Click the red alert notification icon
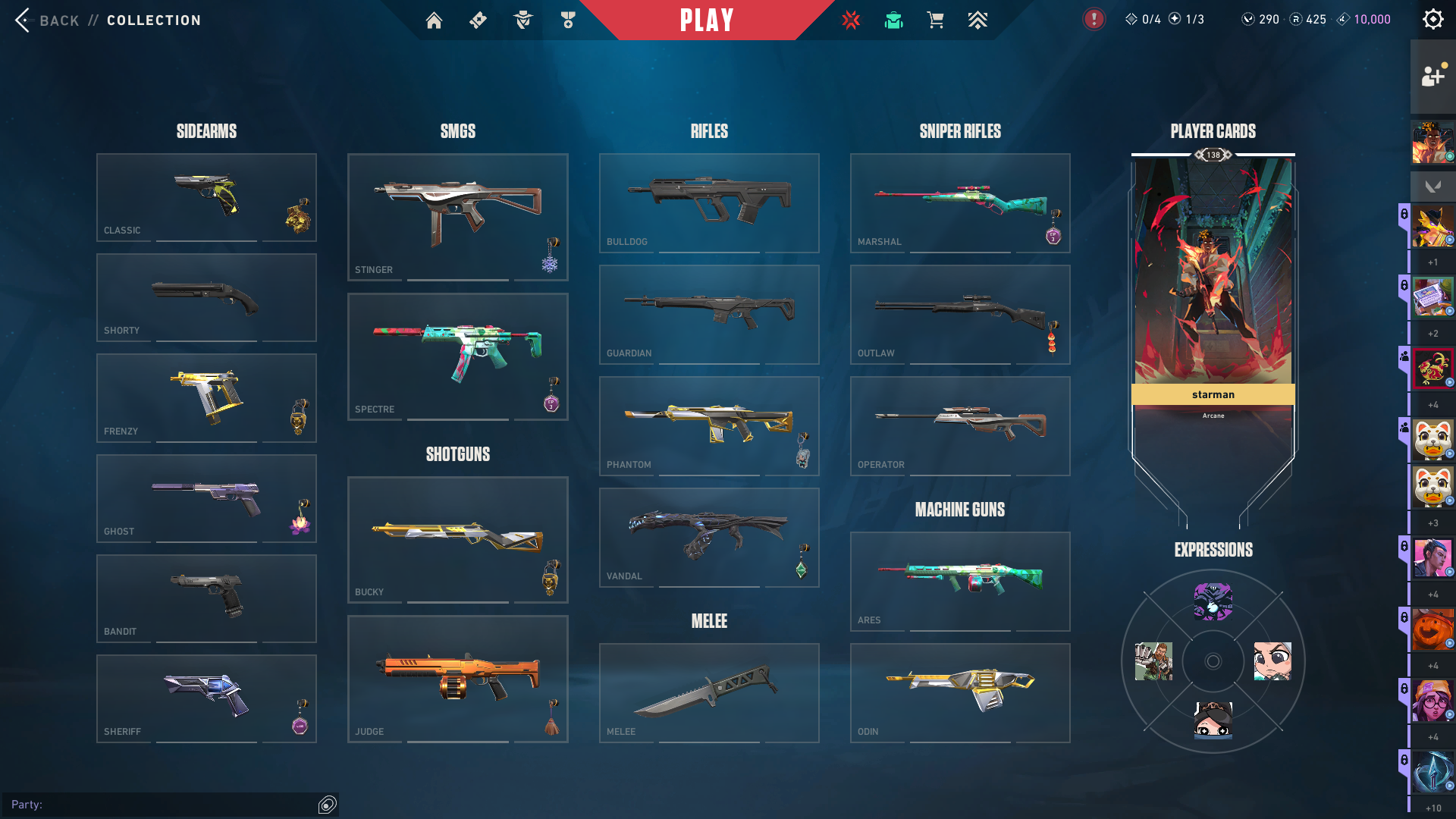Screen dimensions: 1456x819 coord(1094,20)
